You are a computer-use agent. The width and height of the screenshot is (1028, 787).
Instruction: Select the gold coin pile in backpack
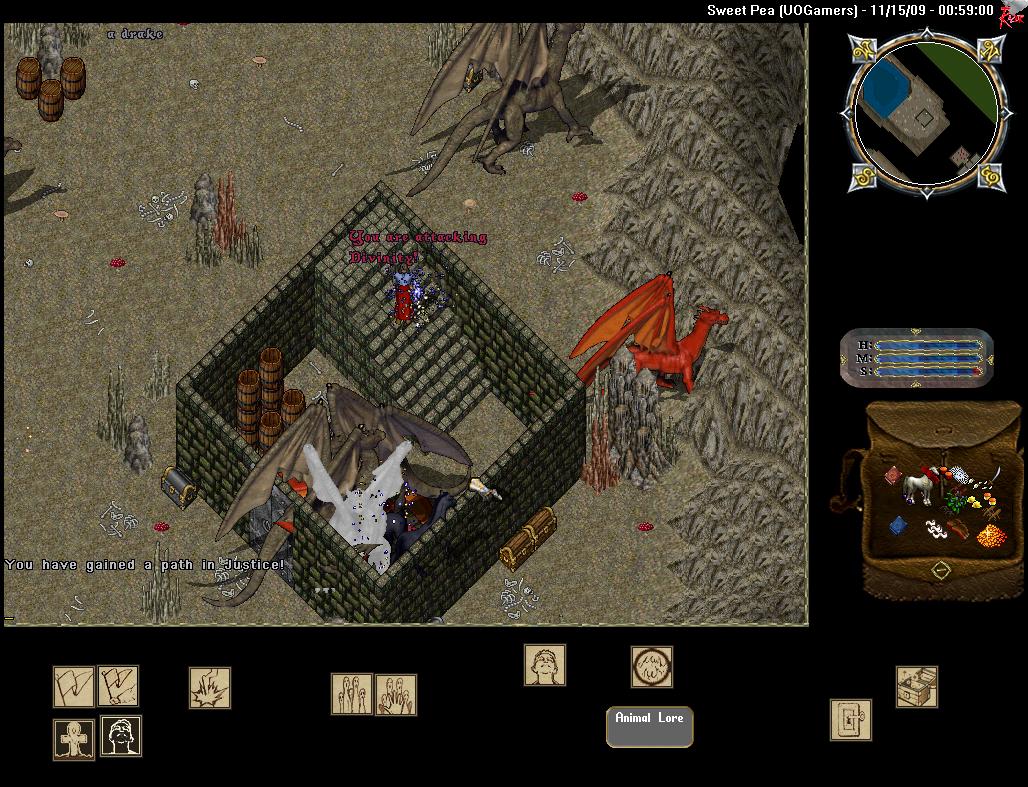coord(990,534)
